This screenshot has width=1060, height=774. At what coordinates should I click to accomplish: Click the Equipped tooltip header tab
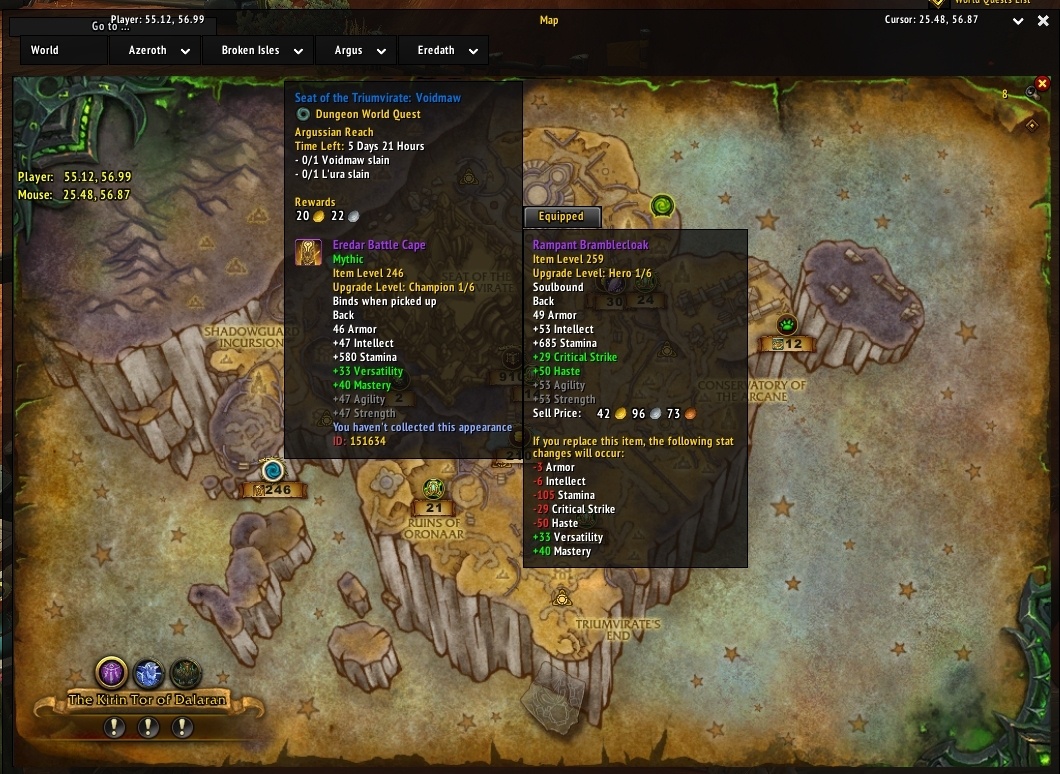tap(561, 216)
